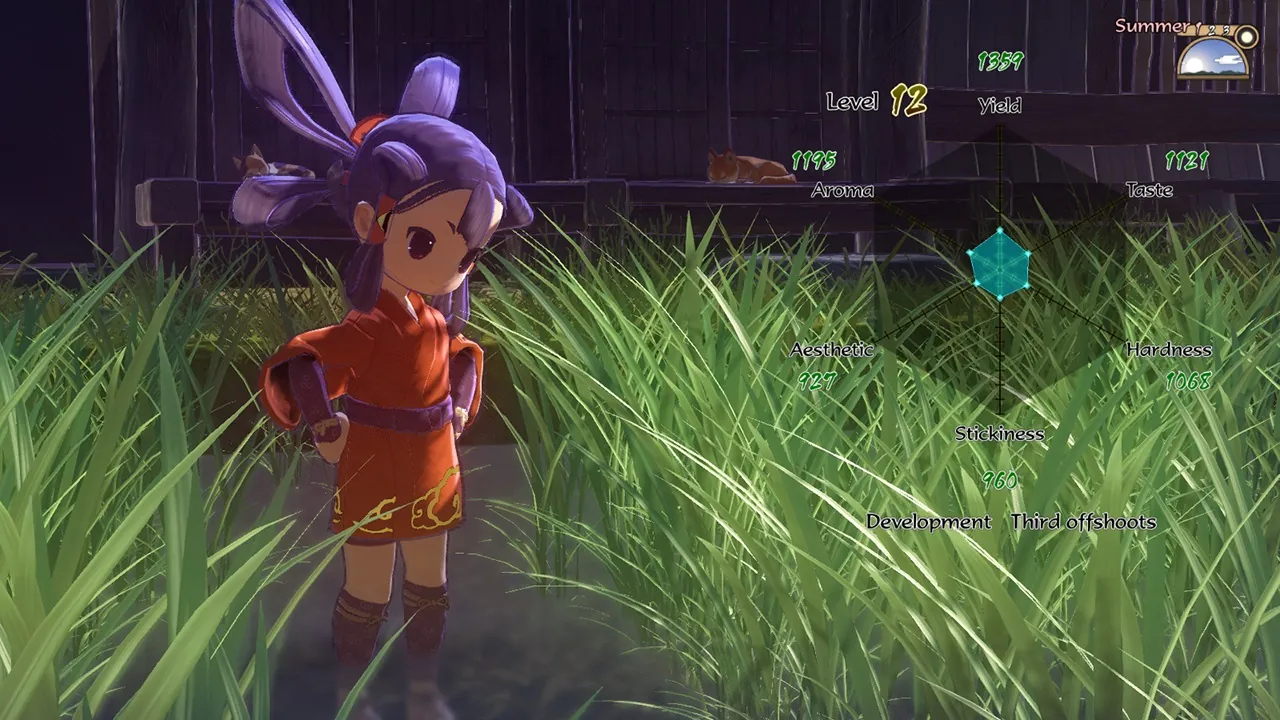Click the day progress dial showing the sunrise
This screenshot has width=1280, height=720.
1212,60
